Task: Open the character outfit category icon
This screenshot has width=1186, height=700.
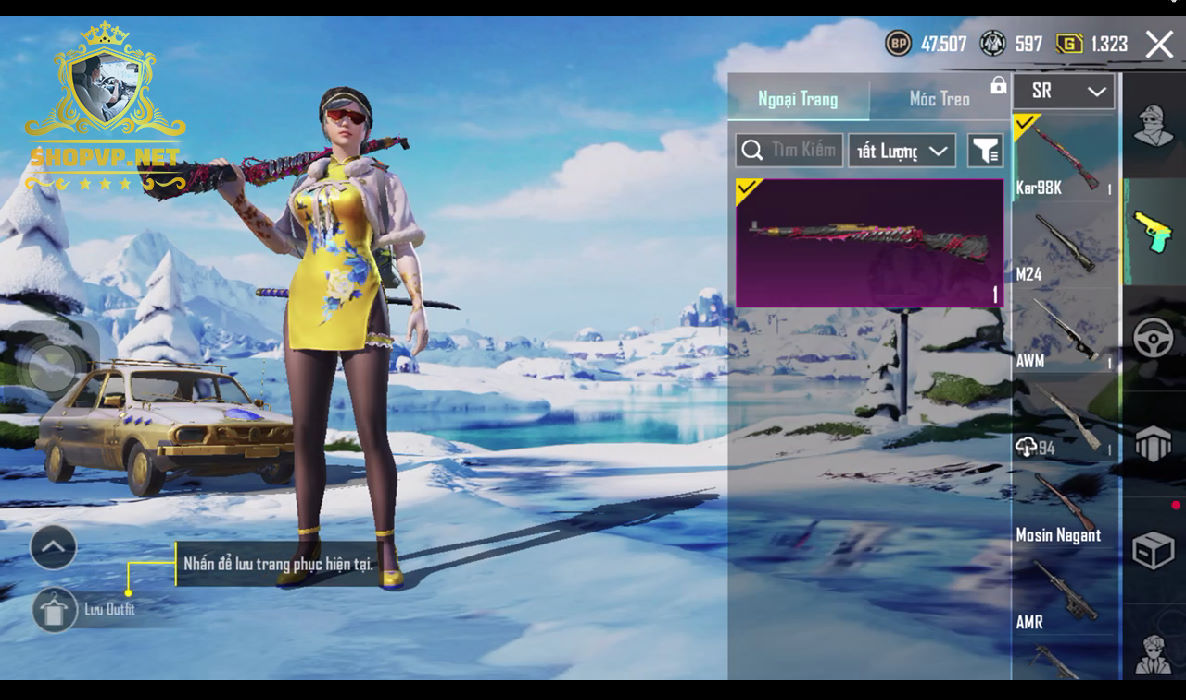Action: tap(1153, 126)
